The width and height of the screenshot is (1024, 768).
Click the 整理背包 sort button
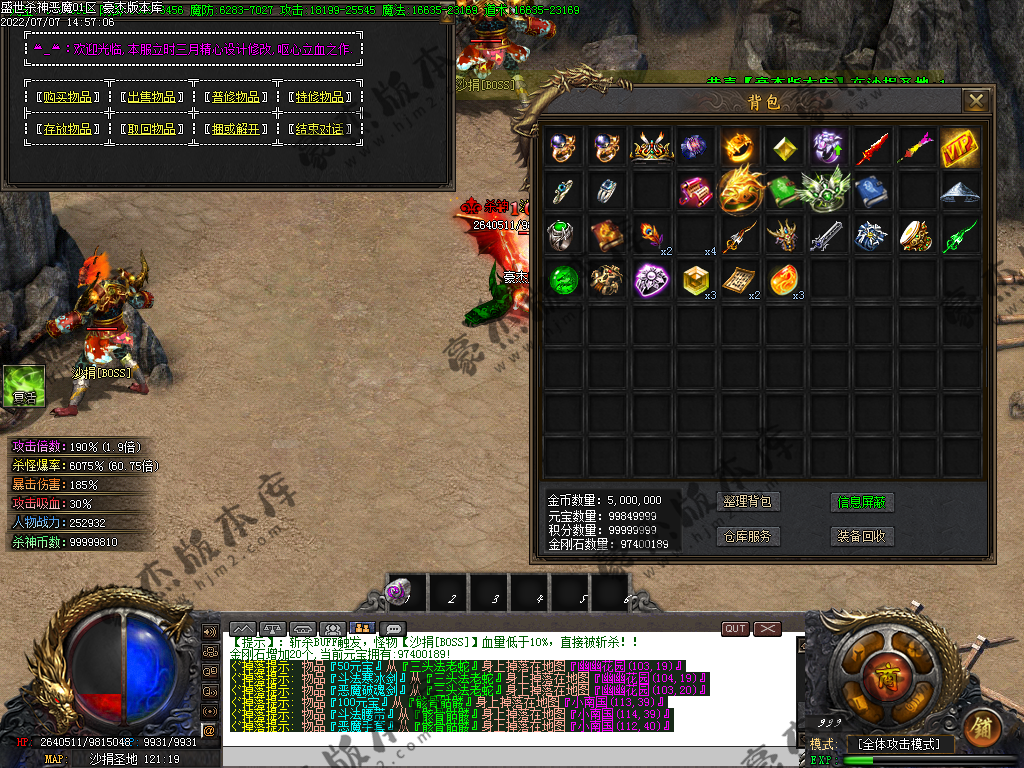pos(747,502)
